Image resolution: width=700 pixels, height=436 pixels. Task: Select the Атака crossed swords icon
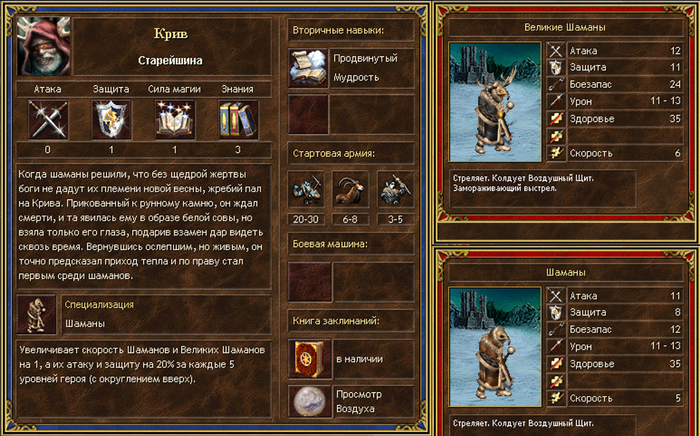click(x=47, y=119)
